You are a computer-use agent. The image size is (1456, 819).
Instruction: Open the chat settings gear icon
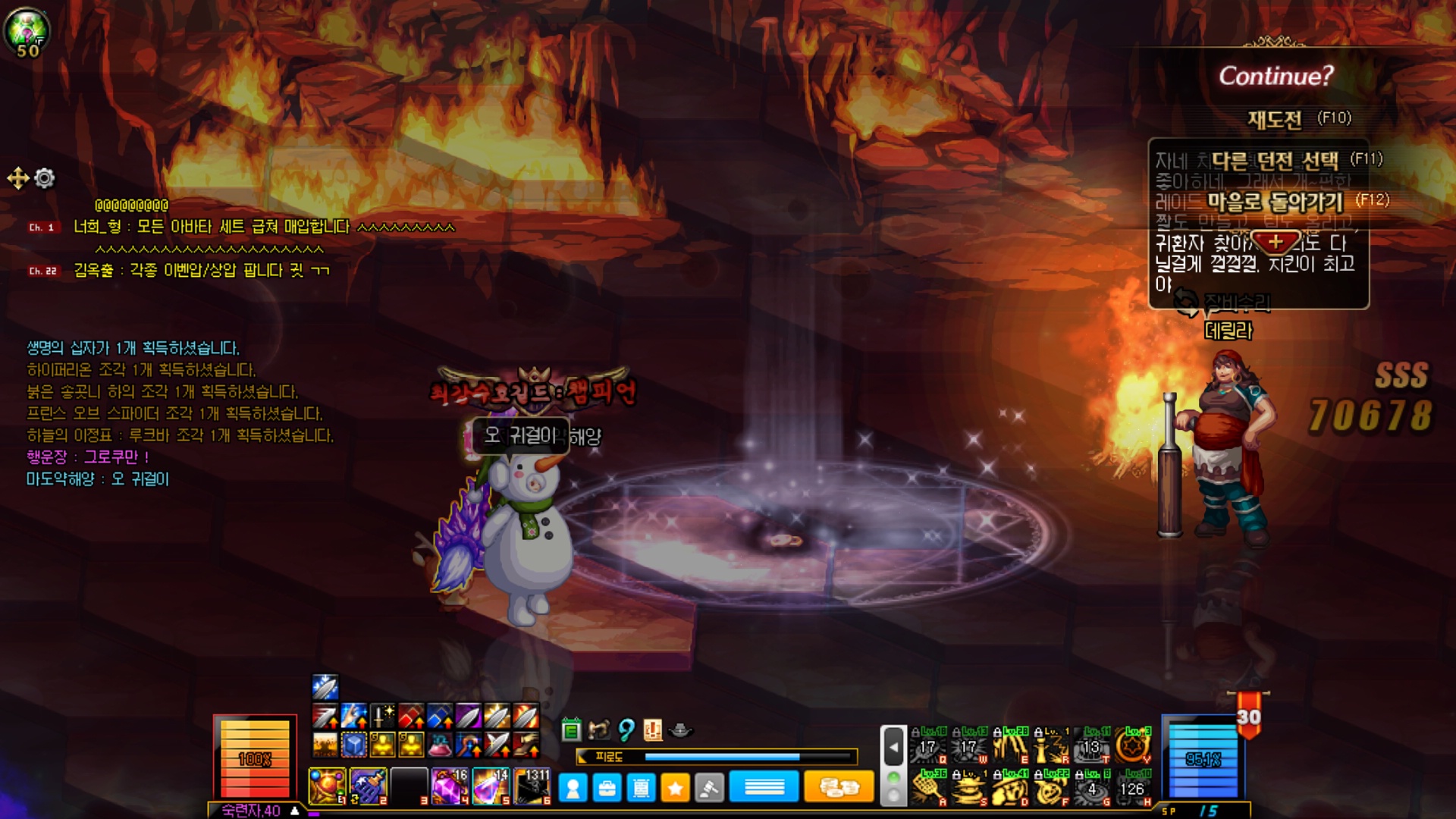coord(45,178)
